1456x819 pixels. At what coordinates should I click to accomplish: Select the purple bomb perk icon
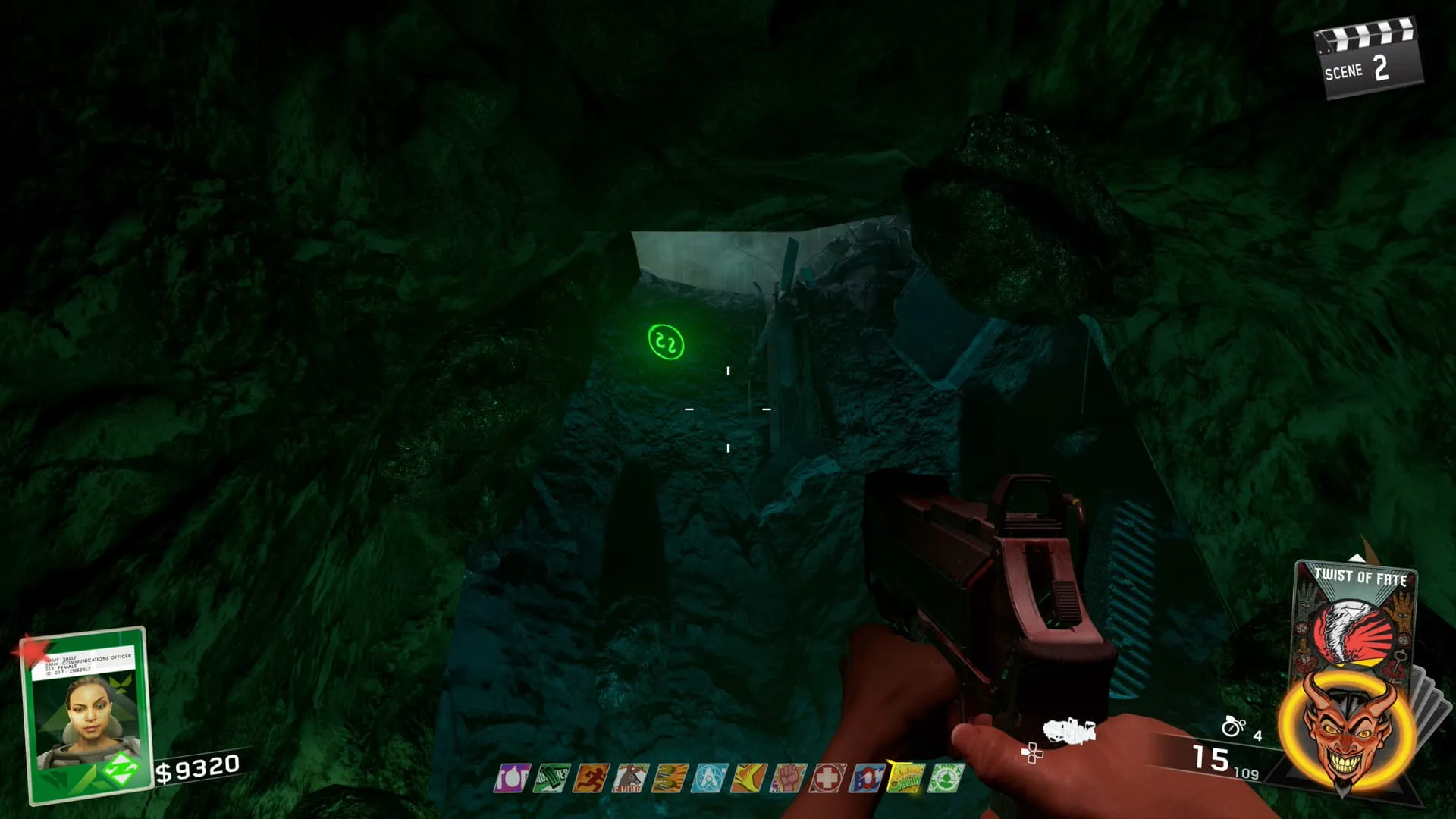[512, 779]
